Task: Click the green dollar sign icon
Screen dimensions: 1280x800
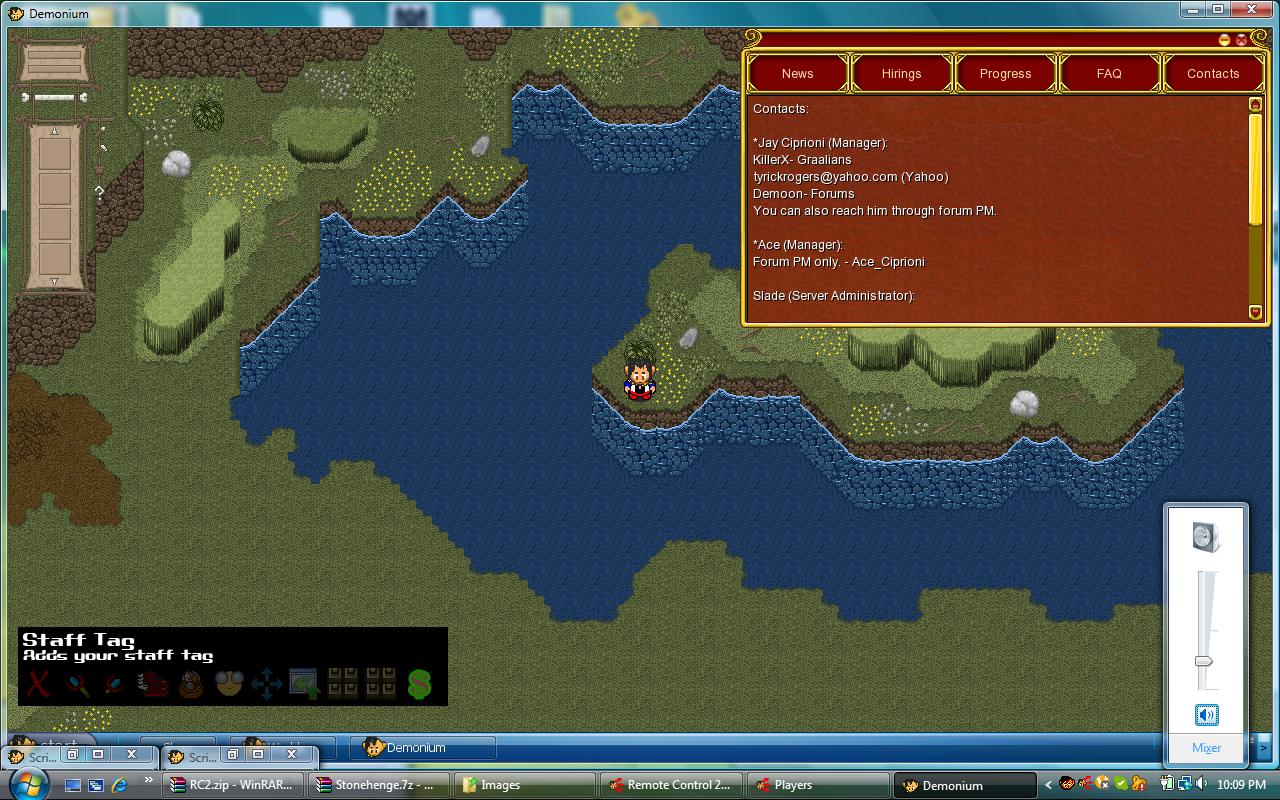Action: point(419,684)
